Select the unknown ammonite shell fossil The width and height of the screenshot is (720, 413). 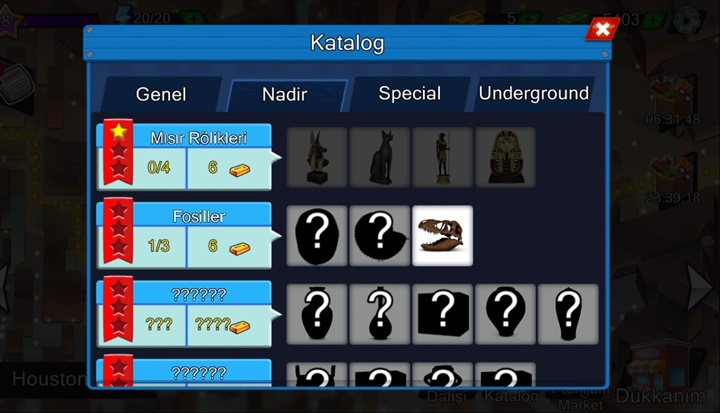pyautogui.click(x=380, y=236)
